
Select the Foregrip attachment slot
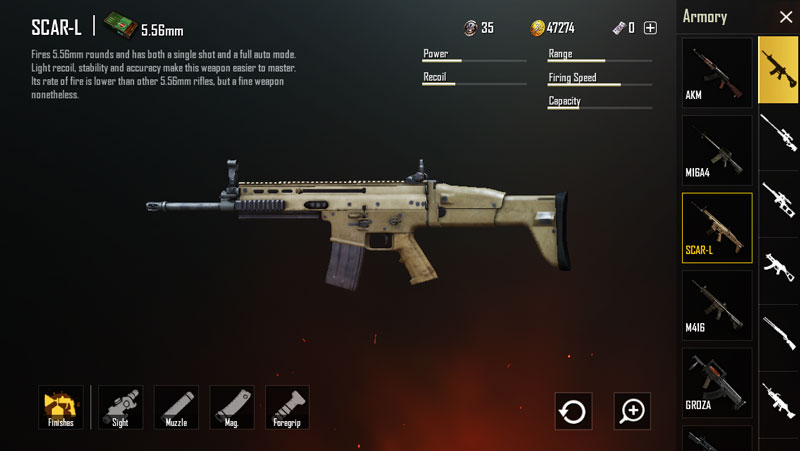[x=287, y=407]
